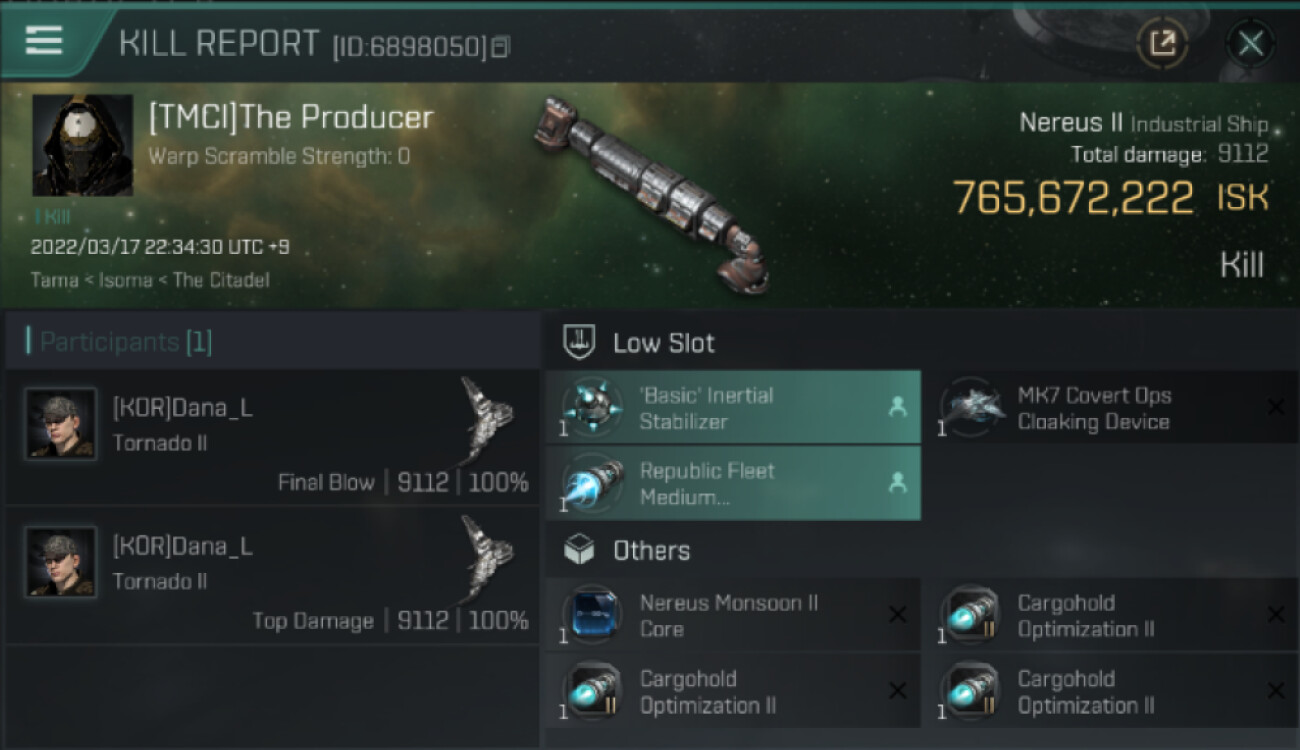1300x750 pixels.
Task: Select the Nereus Monsoon II Core item
Action: [733, 616]
